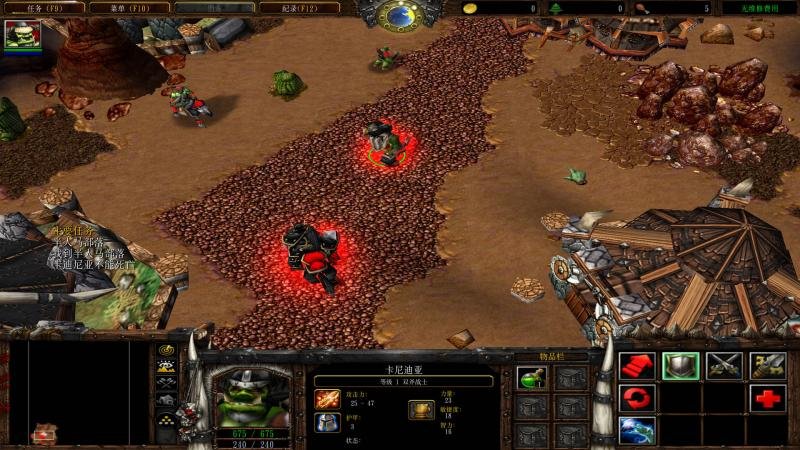Toggle the bottom formation button beside minimap
The height and width of the screenshot is (450, 800).
[166, 432]
